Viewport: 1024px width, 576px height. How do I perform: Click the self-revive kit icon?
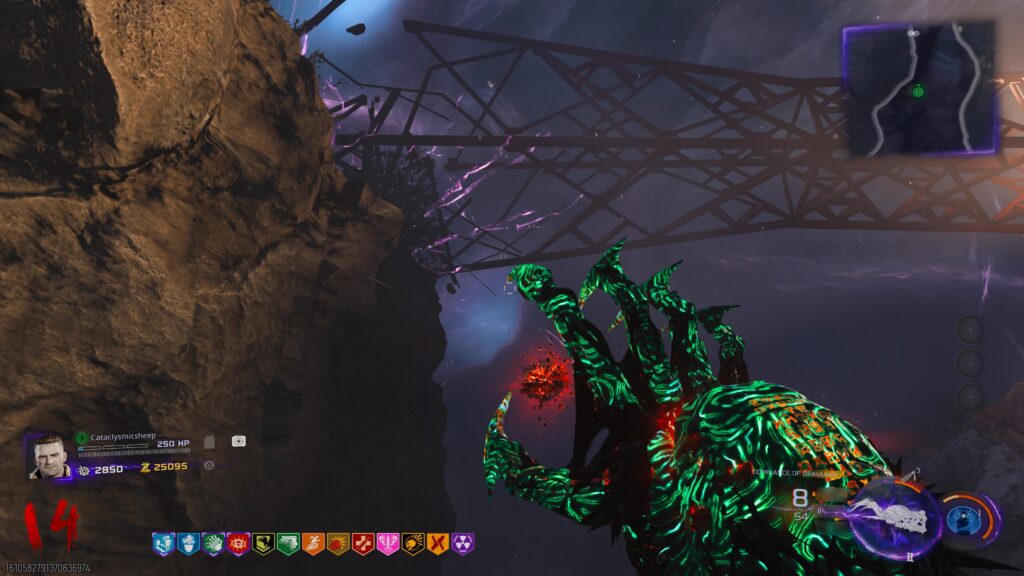(238, 441)
